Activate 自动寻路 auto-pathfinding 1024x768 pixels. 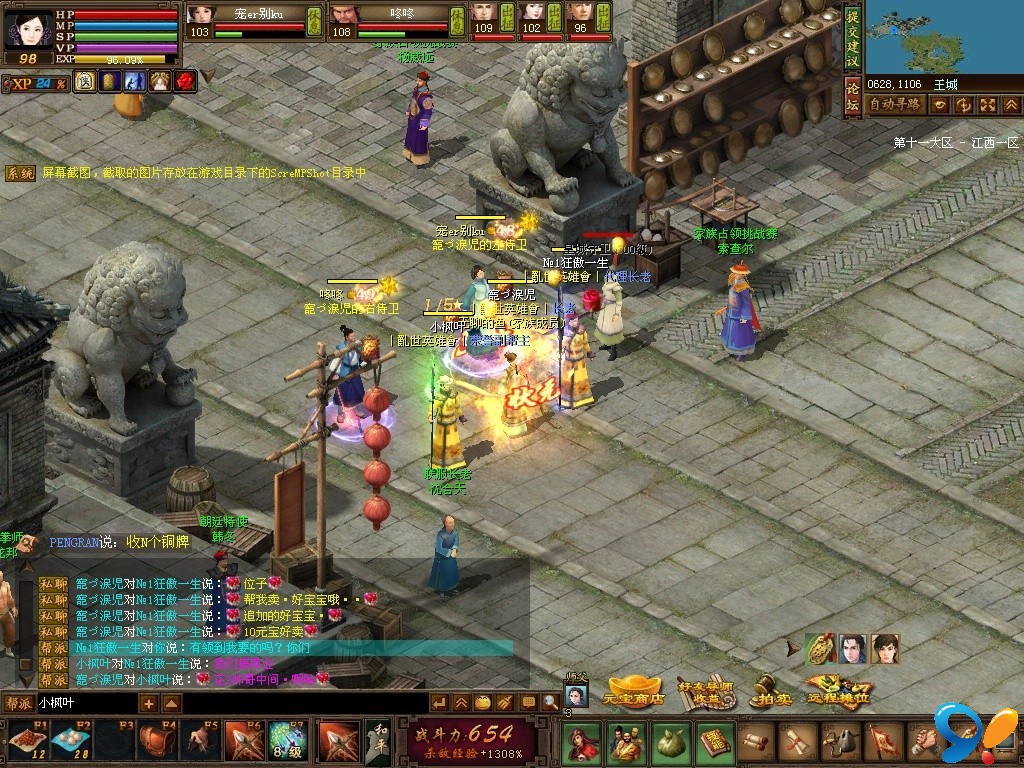pos(894,104)
